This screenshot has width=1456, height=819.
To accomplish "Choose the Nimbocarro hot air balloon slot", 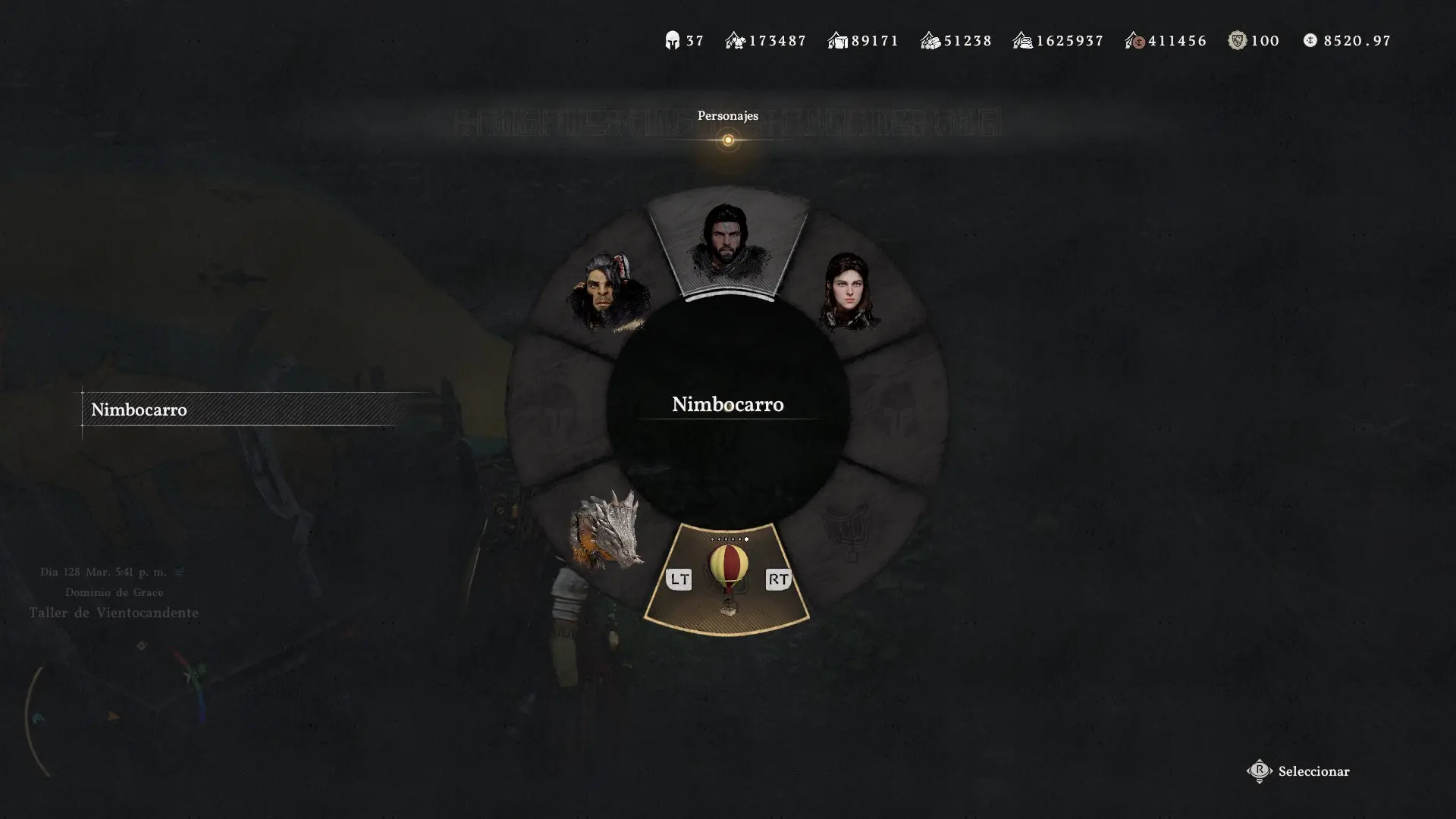I will coord(728,576).
